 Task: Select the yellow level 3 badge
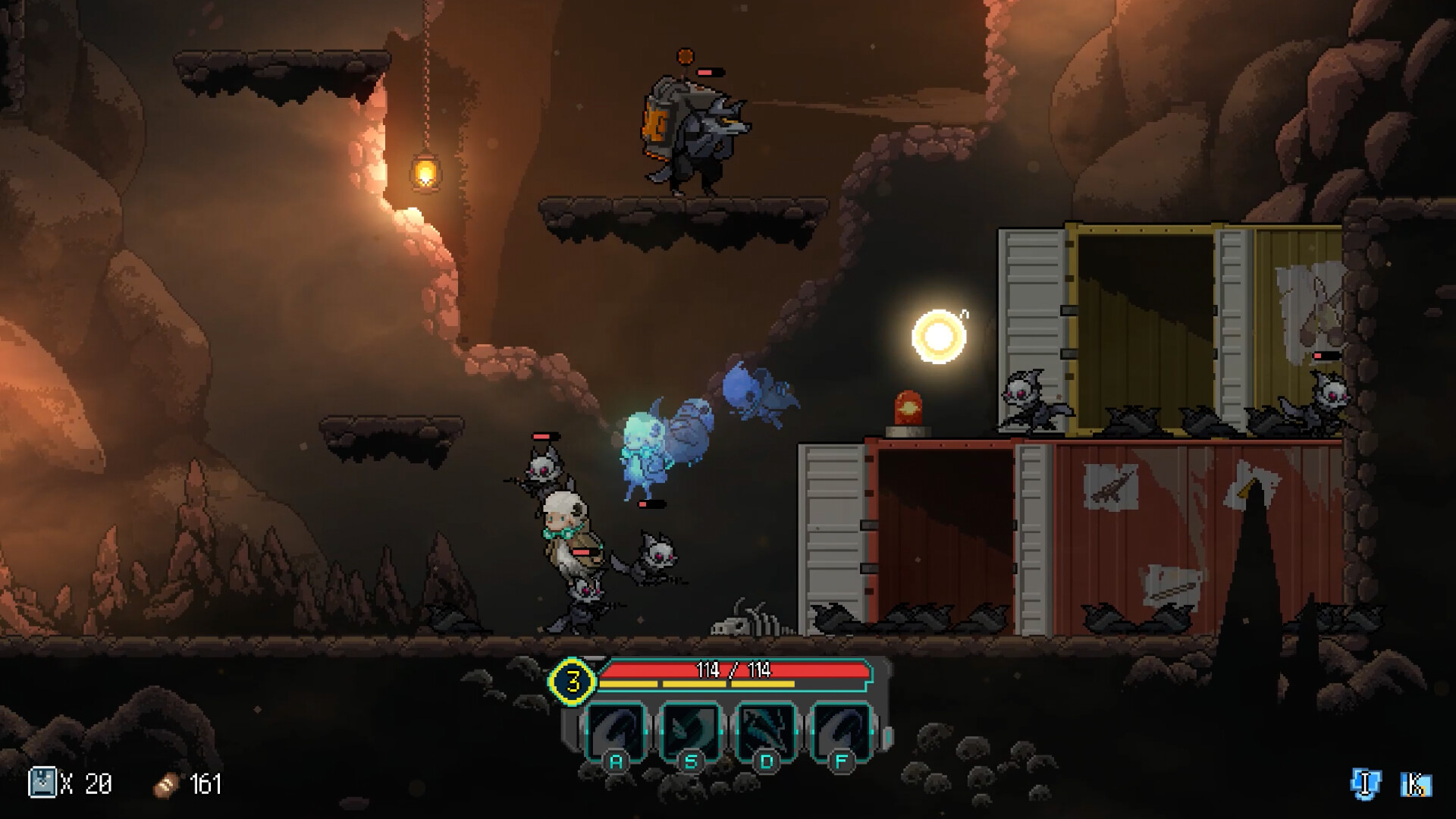(573, 680)
